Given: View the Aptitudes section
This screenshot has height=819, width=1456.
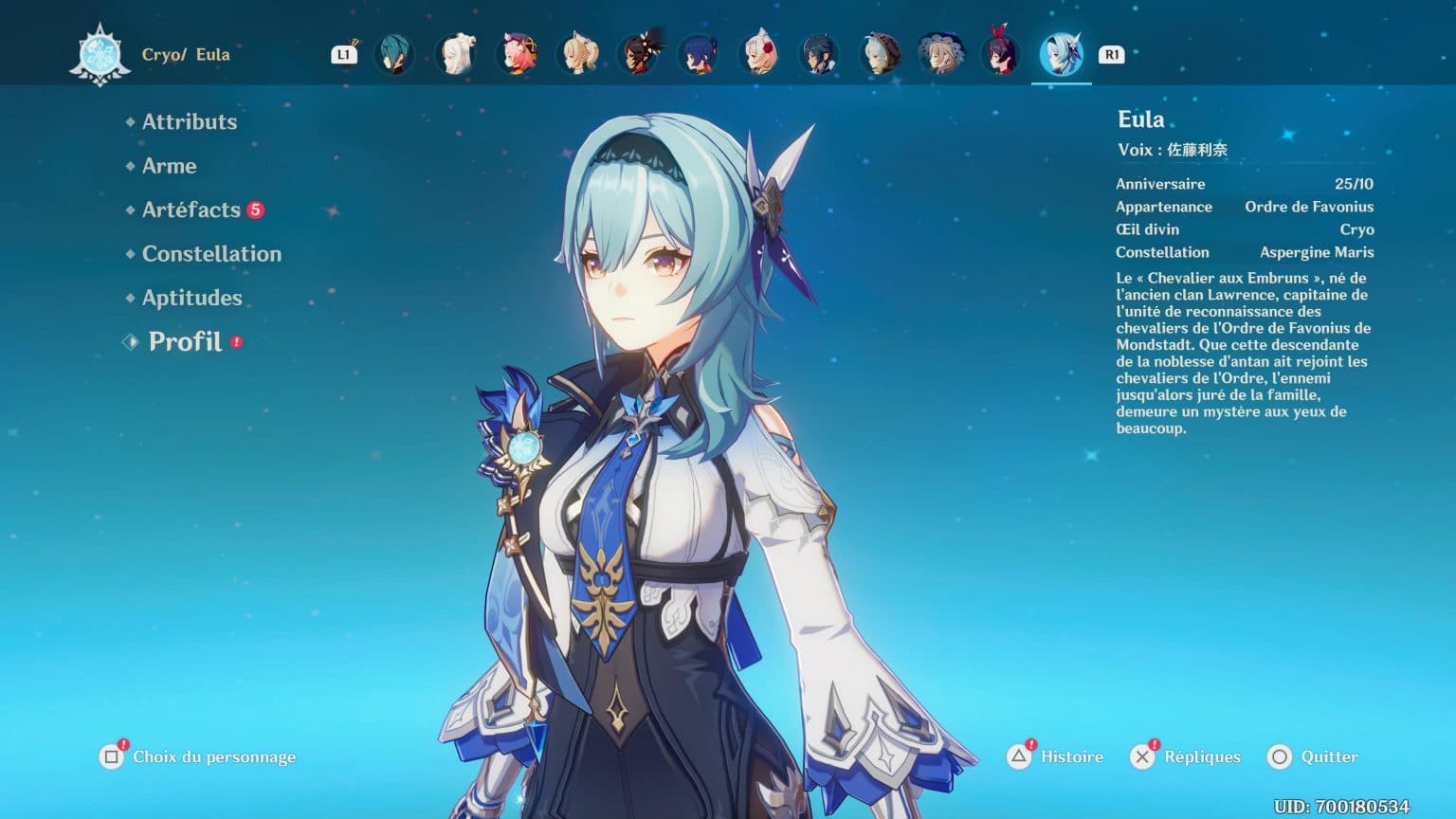Looking at the screenshot, I should (x=191, y=297).
